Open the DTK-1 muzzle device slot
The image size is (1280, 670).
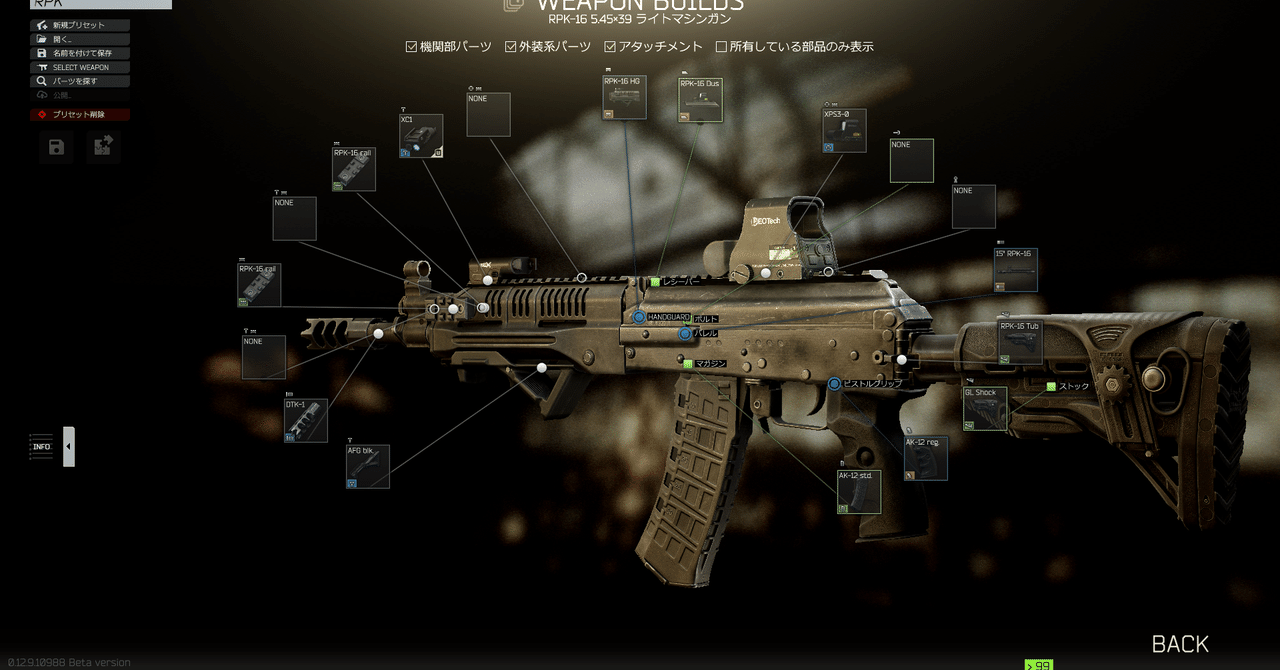[306, 421]
